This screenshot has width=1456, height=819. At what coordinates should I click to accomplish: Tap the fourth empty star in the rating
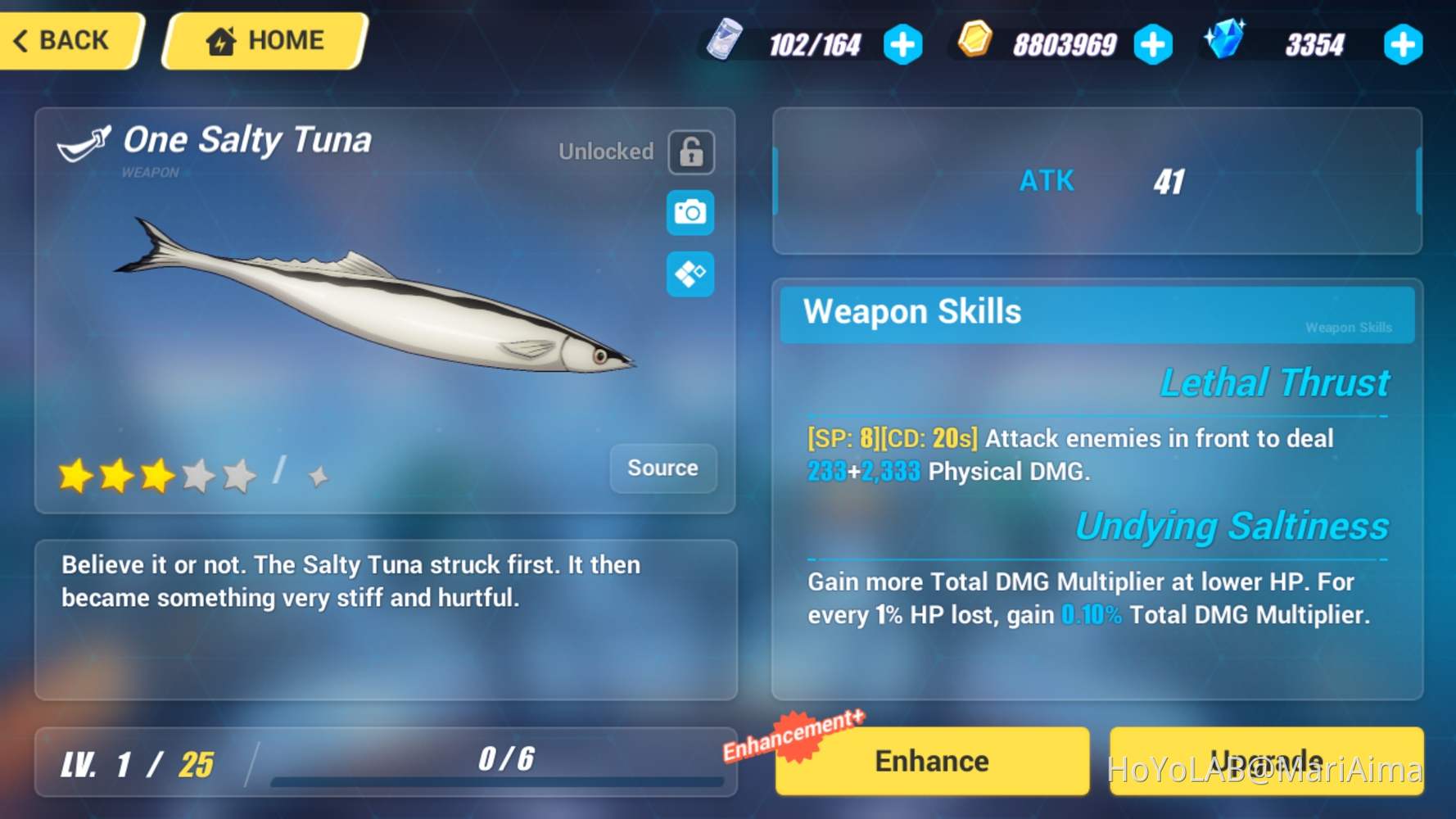click(199, 475)
